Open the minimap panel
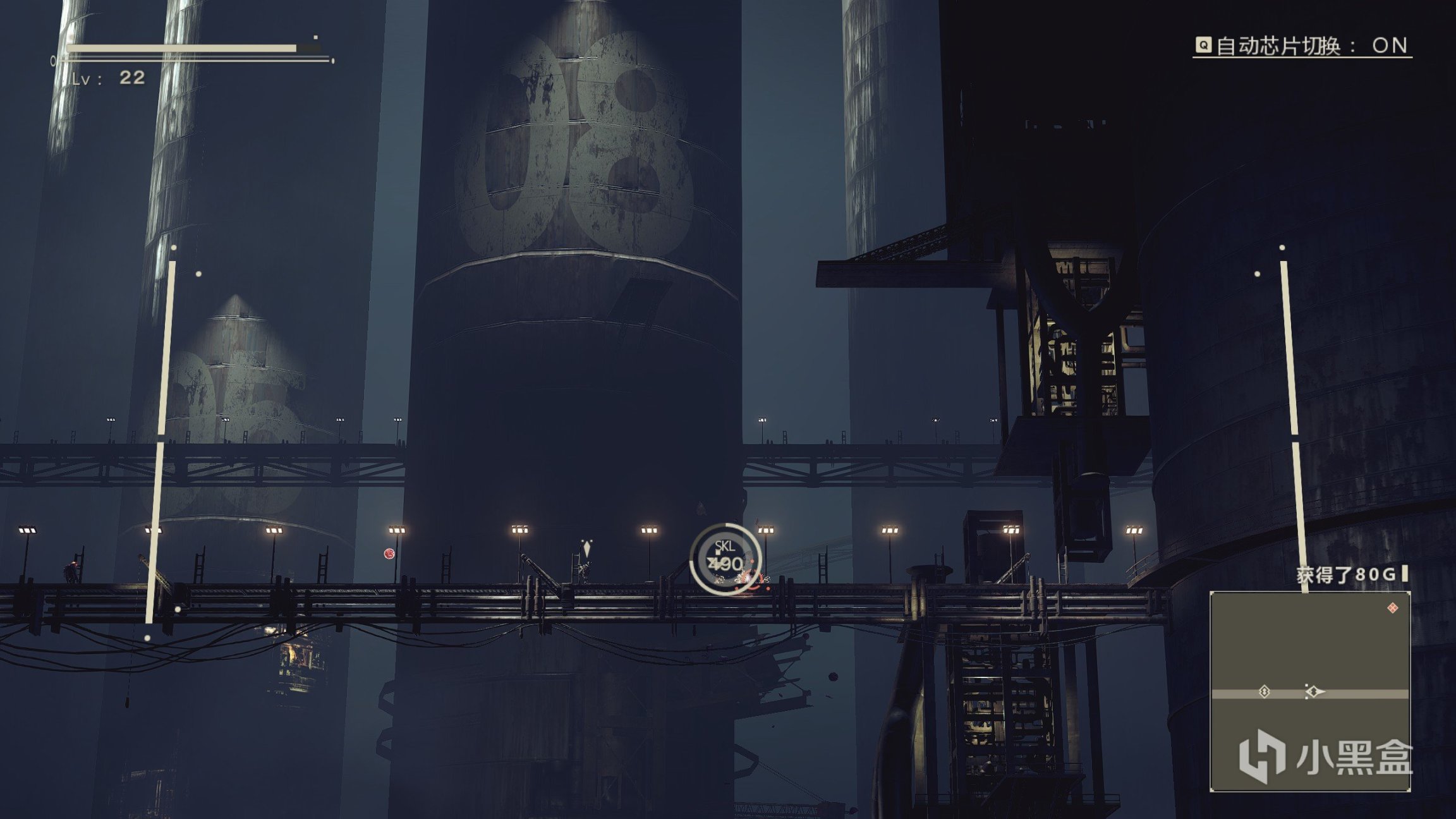Viewport: 1456px width, 819px height. click(x=1309, y=691)
